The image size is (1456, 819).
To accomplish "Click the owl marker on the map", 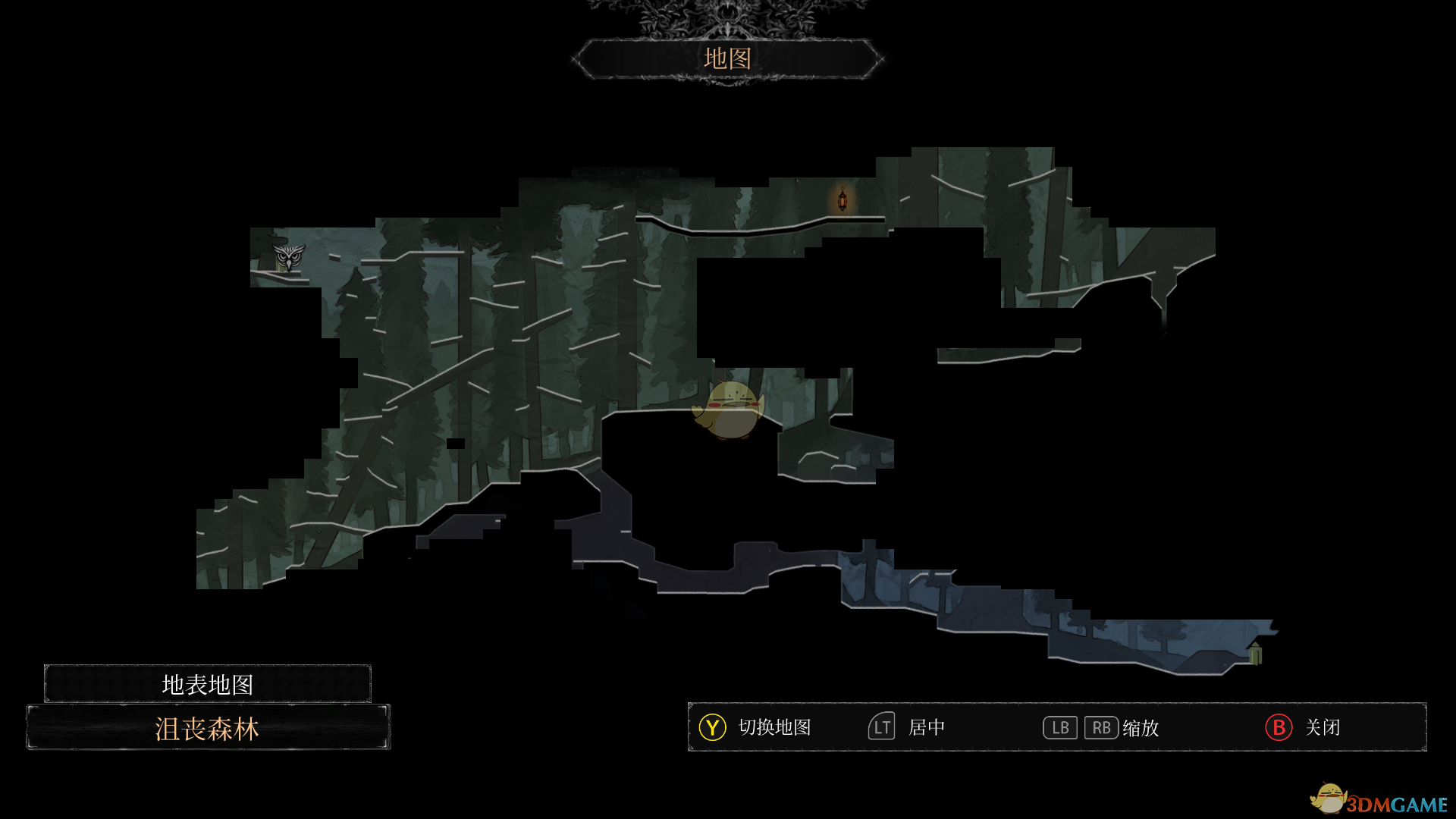I will coord(288,257).
